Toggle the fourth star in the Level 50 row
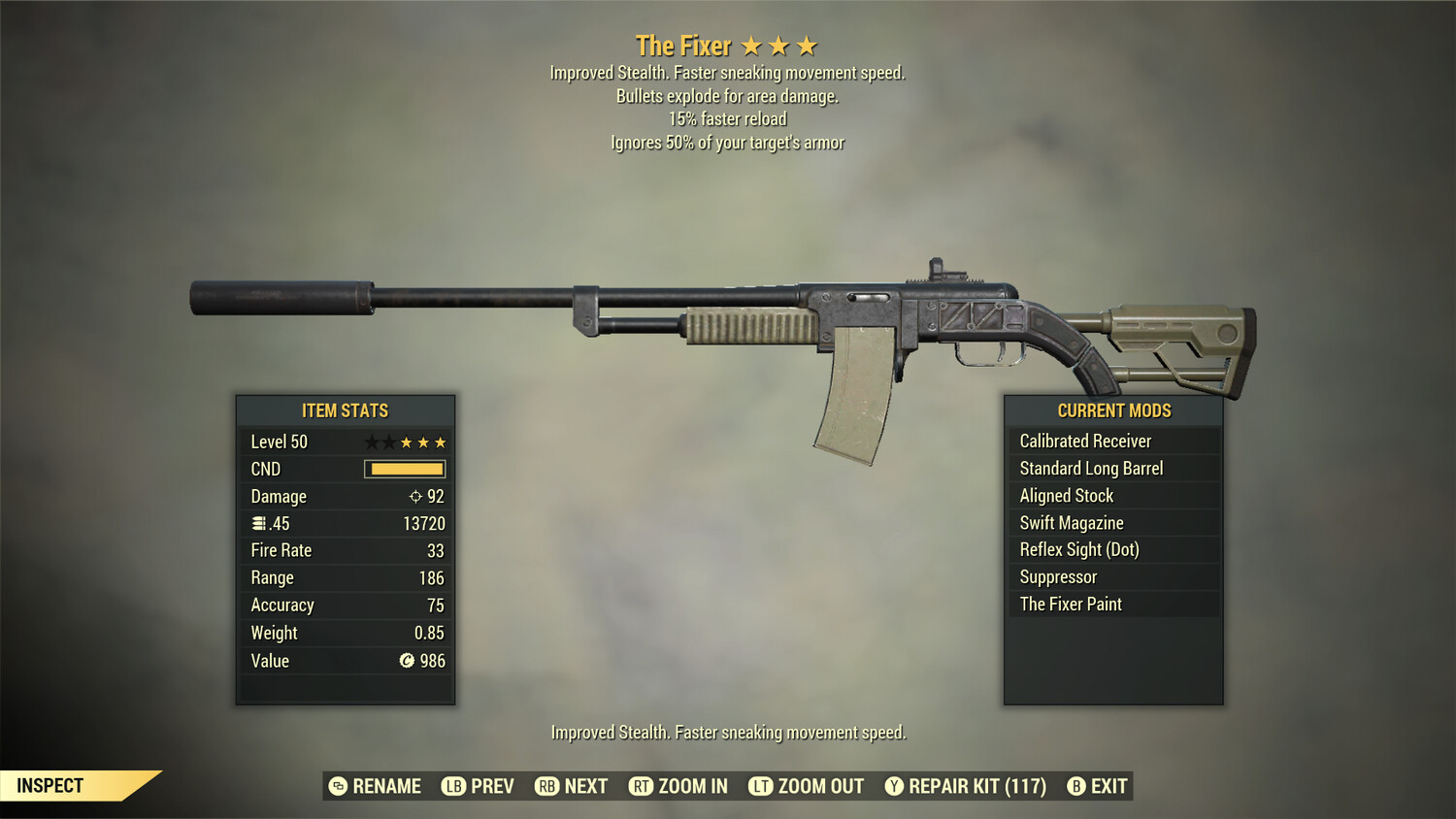 click(421, 442)
